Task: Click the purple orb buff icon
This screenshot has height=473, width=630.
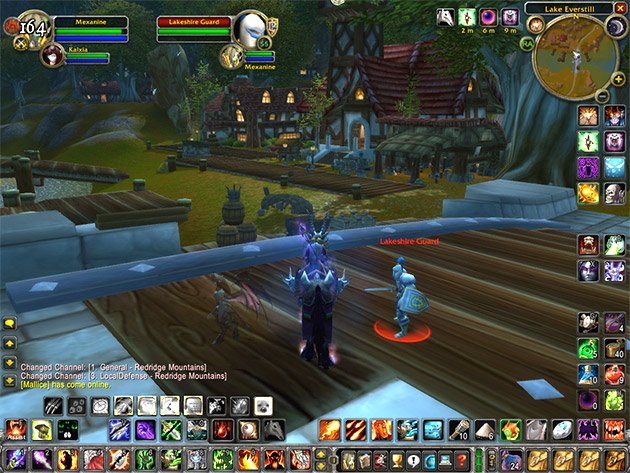Action: [489, 17]
